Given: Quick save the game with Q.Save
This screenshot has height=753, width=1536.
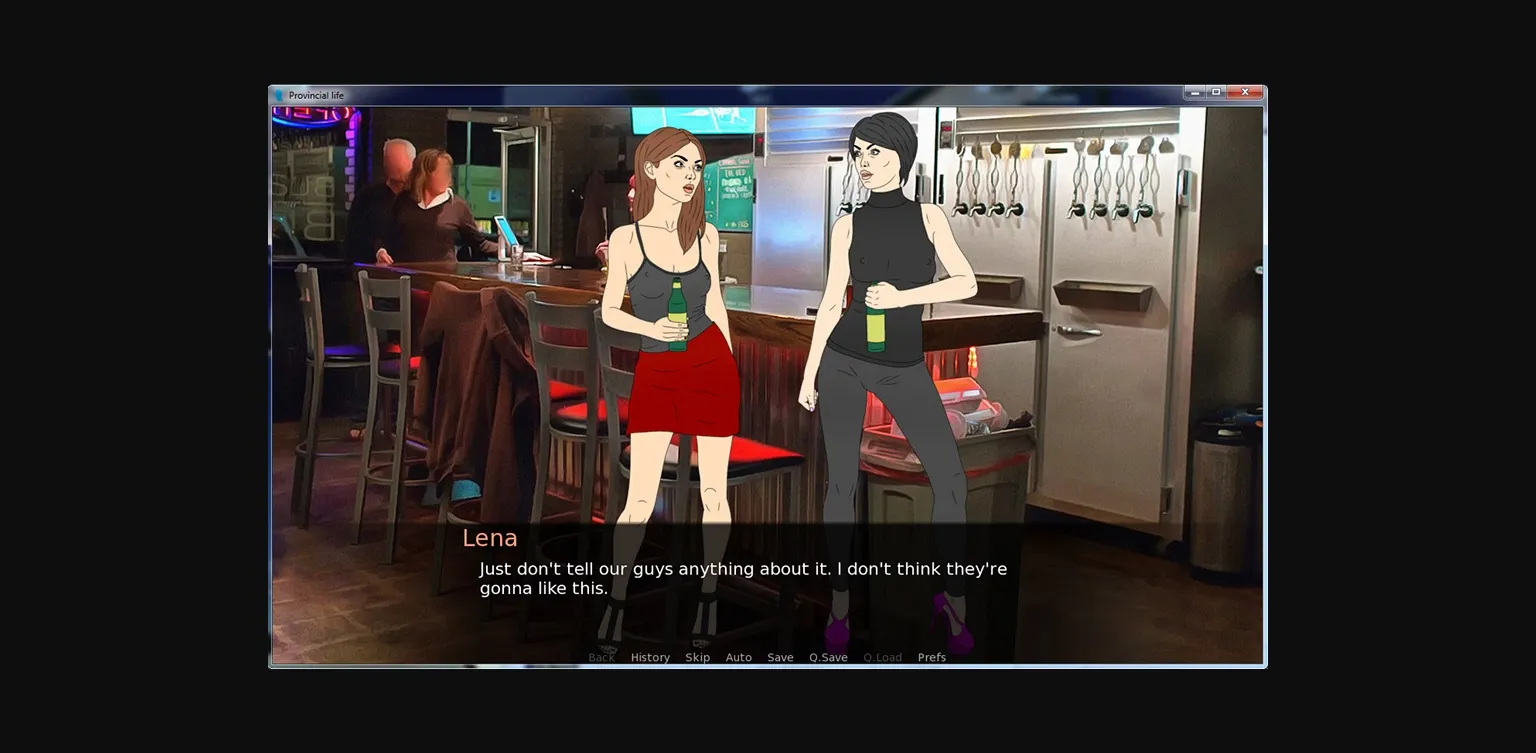Looking at the screenshot, I should point(827,657).
